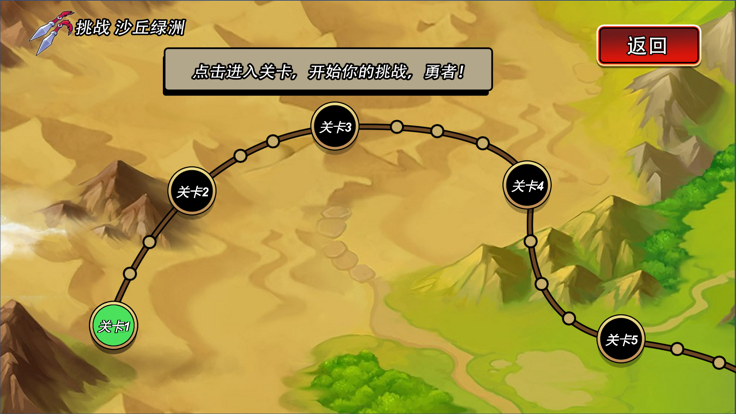Image resolution: width=736 pixels, height=414 pixels.
Task: Enter the green 关卡1 level node
Action: click(113, 325)
